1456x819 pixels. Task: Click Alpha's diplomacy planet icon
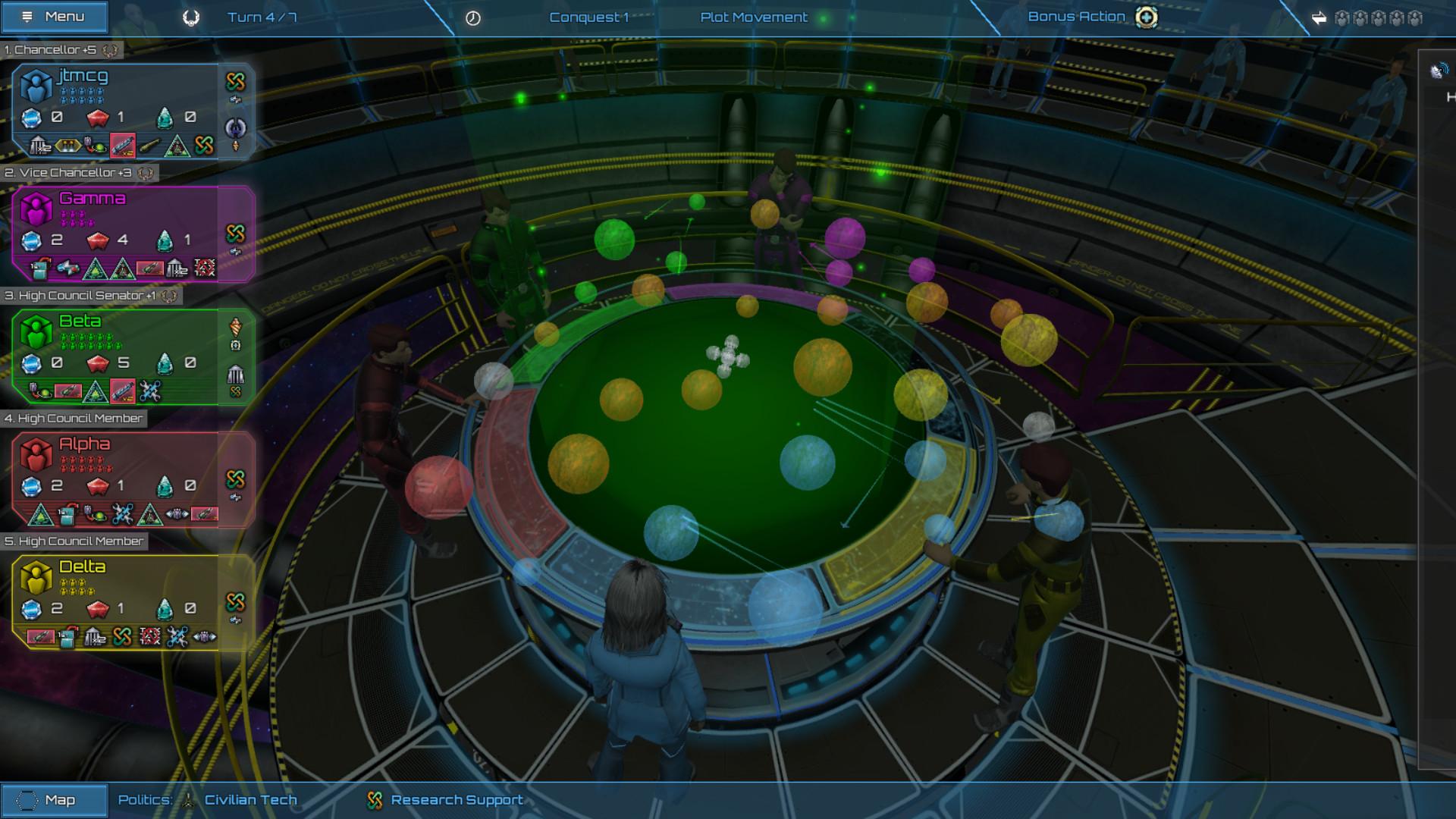[95, 514]
